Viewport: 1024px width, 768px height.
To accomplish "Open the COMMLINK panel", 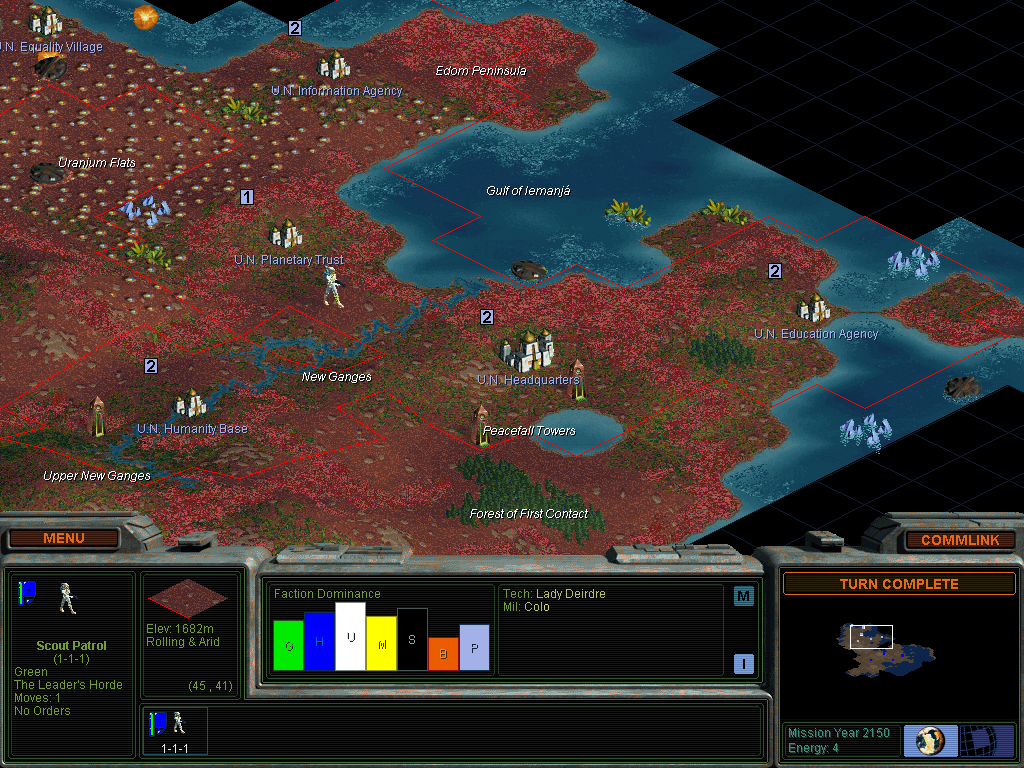I will [959, 540].
